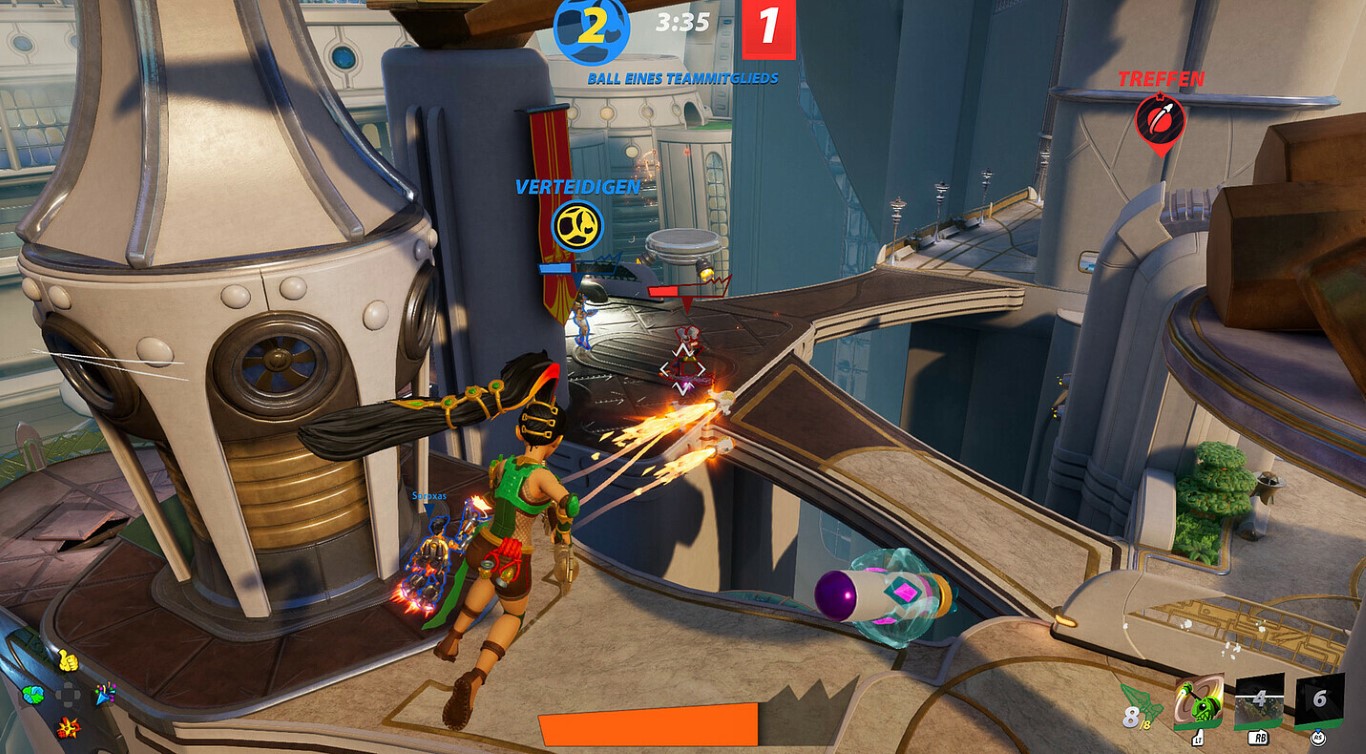Click the red team score box
The image size is (1366, 754).
point(769,27)
